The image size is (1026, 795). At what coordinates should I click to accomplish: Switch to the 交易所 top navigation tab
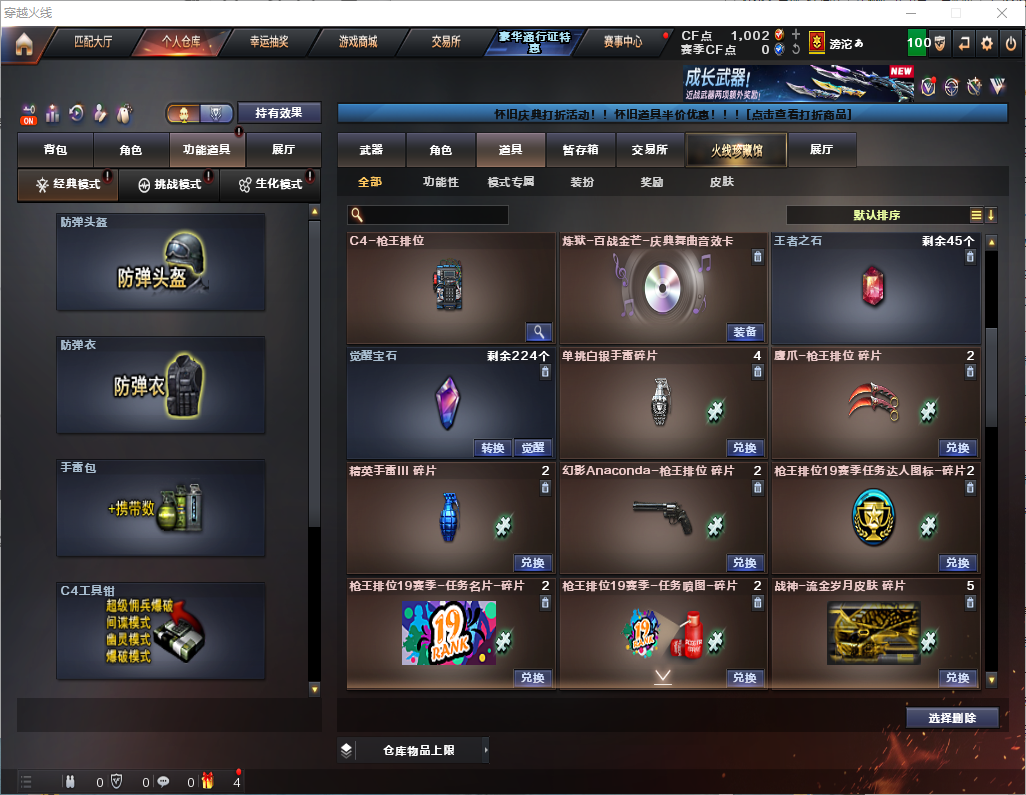point(446,42)
